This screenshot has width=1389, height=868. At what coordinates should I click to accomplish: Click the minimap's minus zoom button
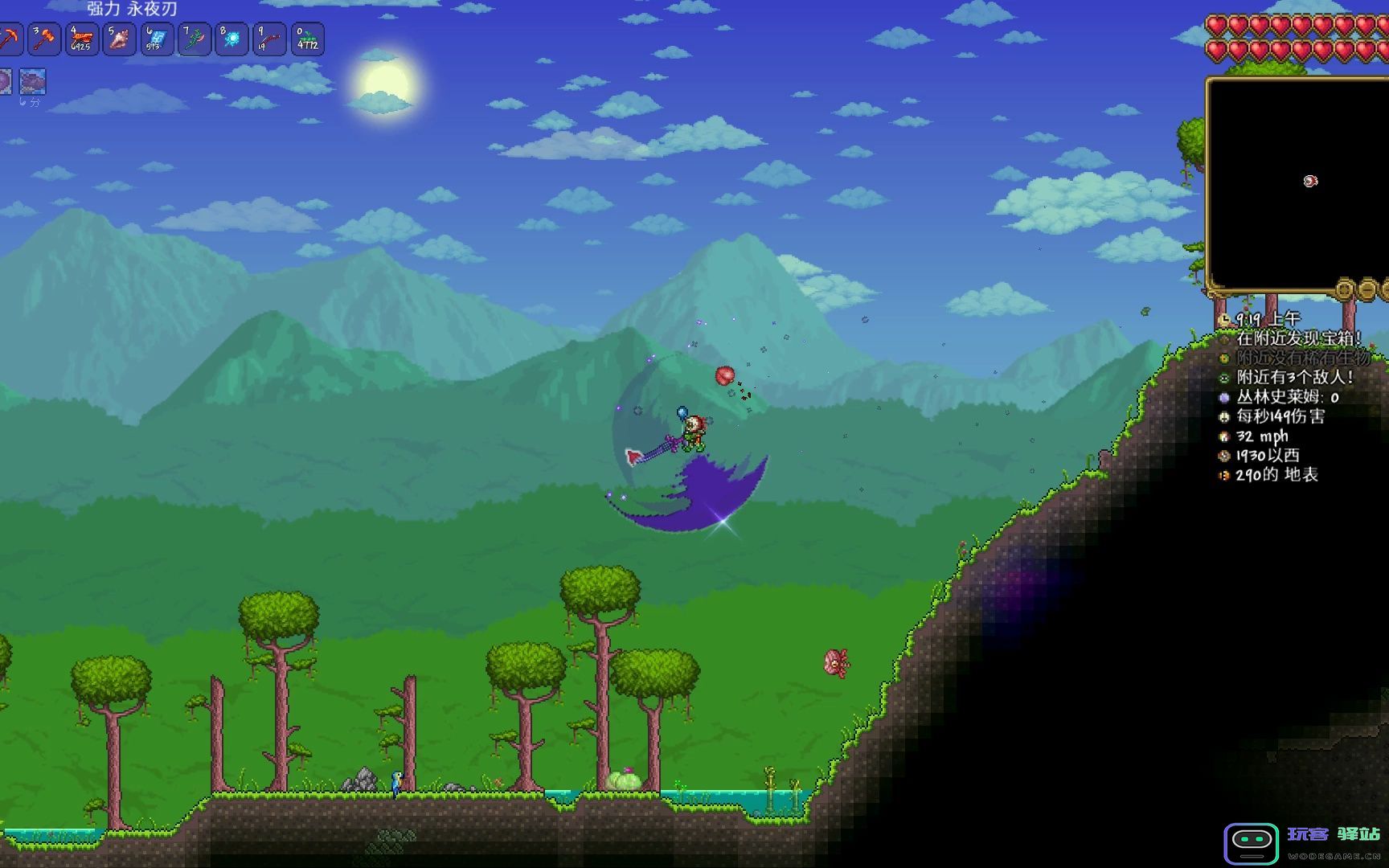click(1367, 288)
